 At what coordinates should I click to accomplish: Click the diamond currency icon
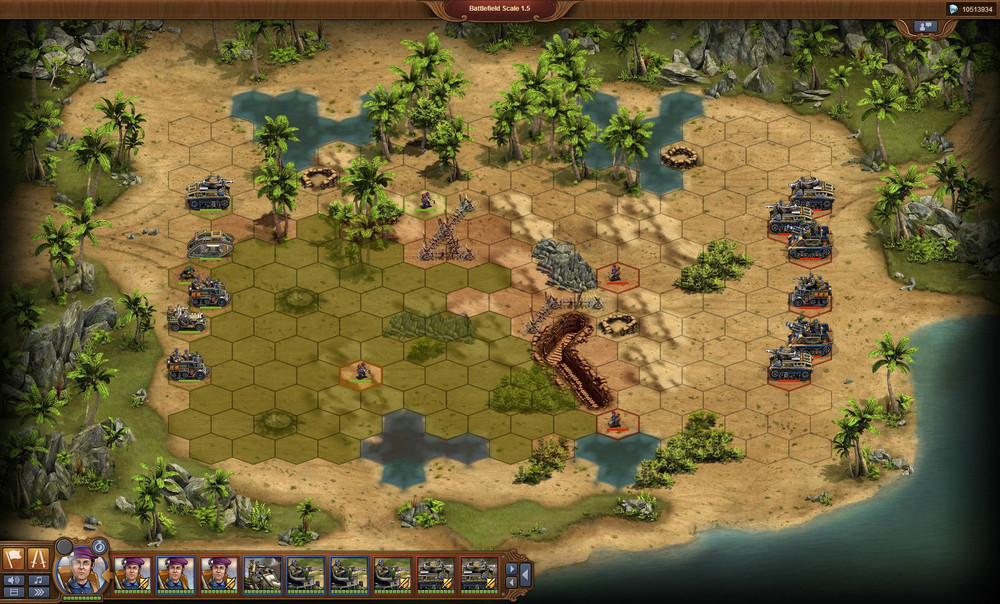pyautogui.click(x=953, y=10)
